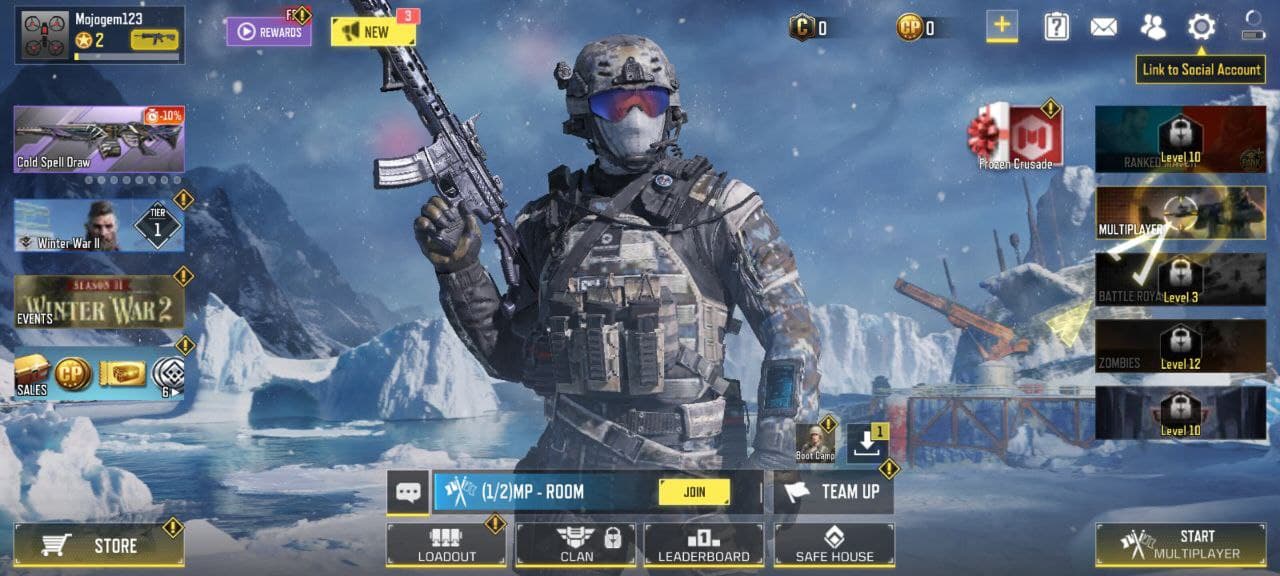Open the Settings gear icon
The height and width of the screenshot is (576, 1280).
click(x=1201, y=27)
